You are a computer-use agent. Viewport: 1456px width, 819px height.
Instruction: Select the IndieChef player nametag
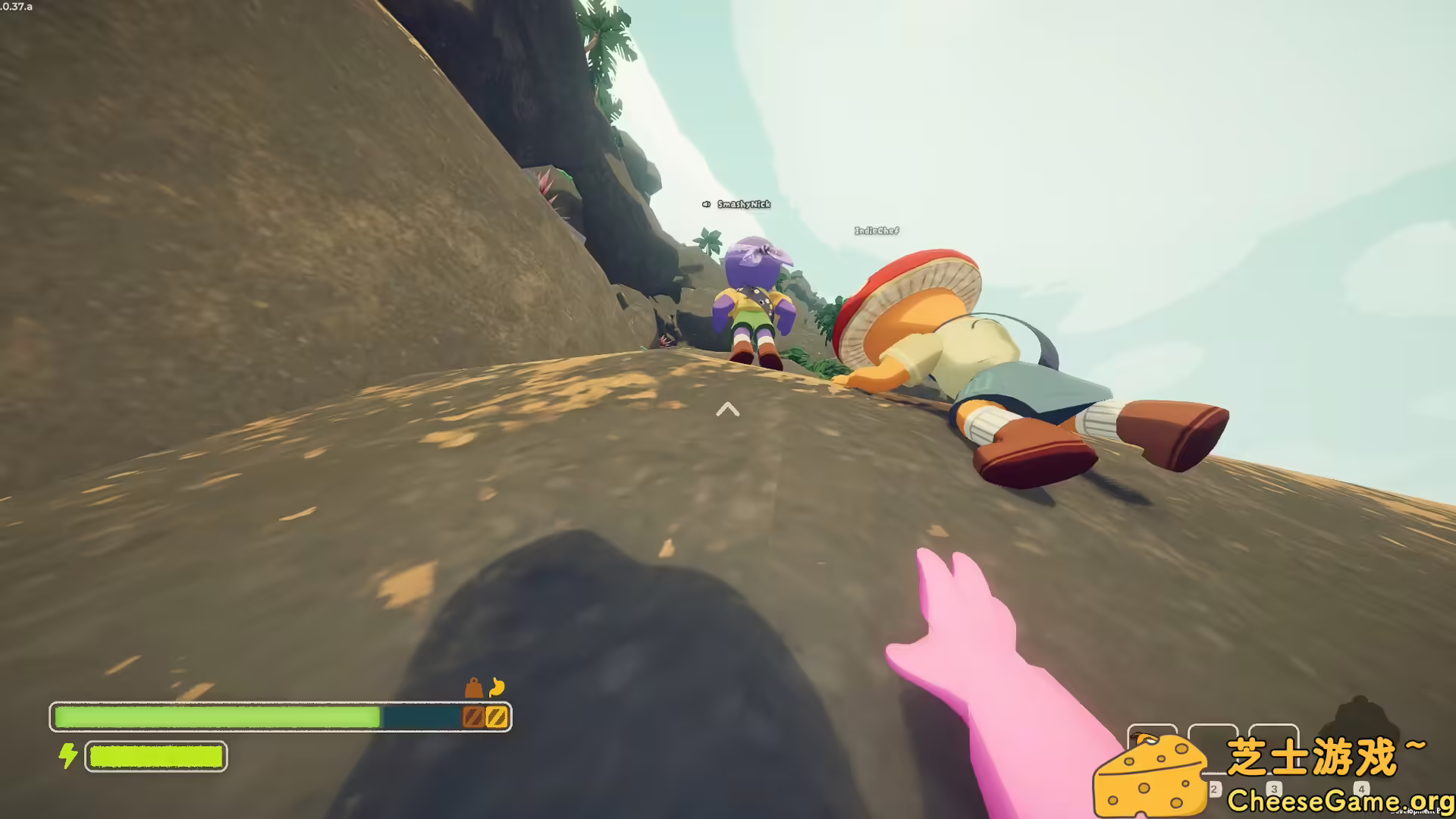click(x=875, y=230)
